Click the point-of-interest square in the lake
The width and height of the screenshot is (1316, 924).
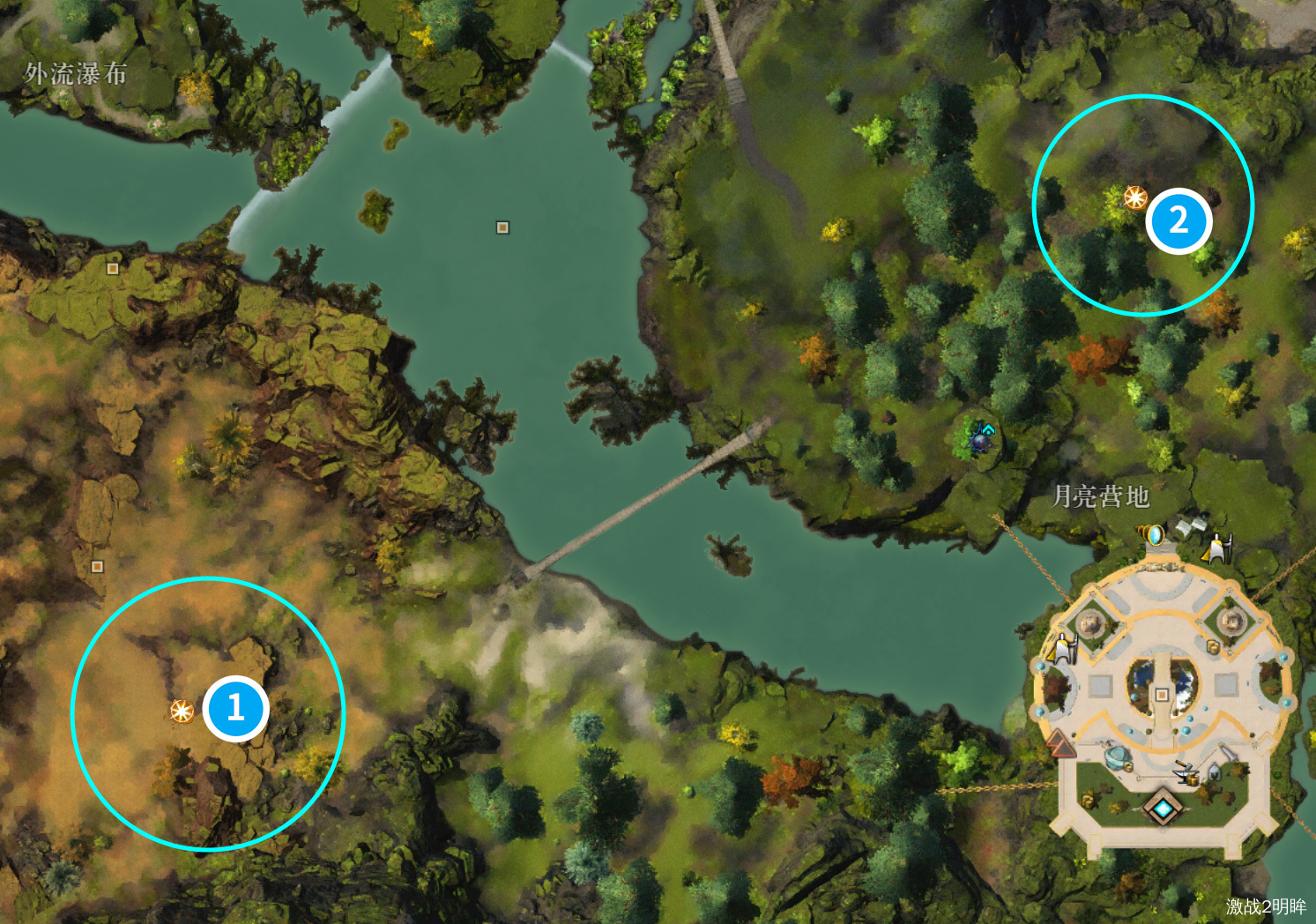click(502, 227)
